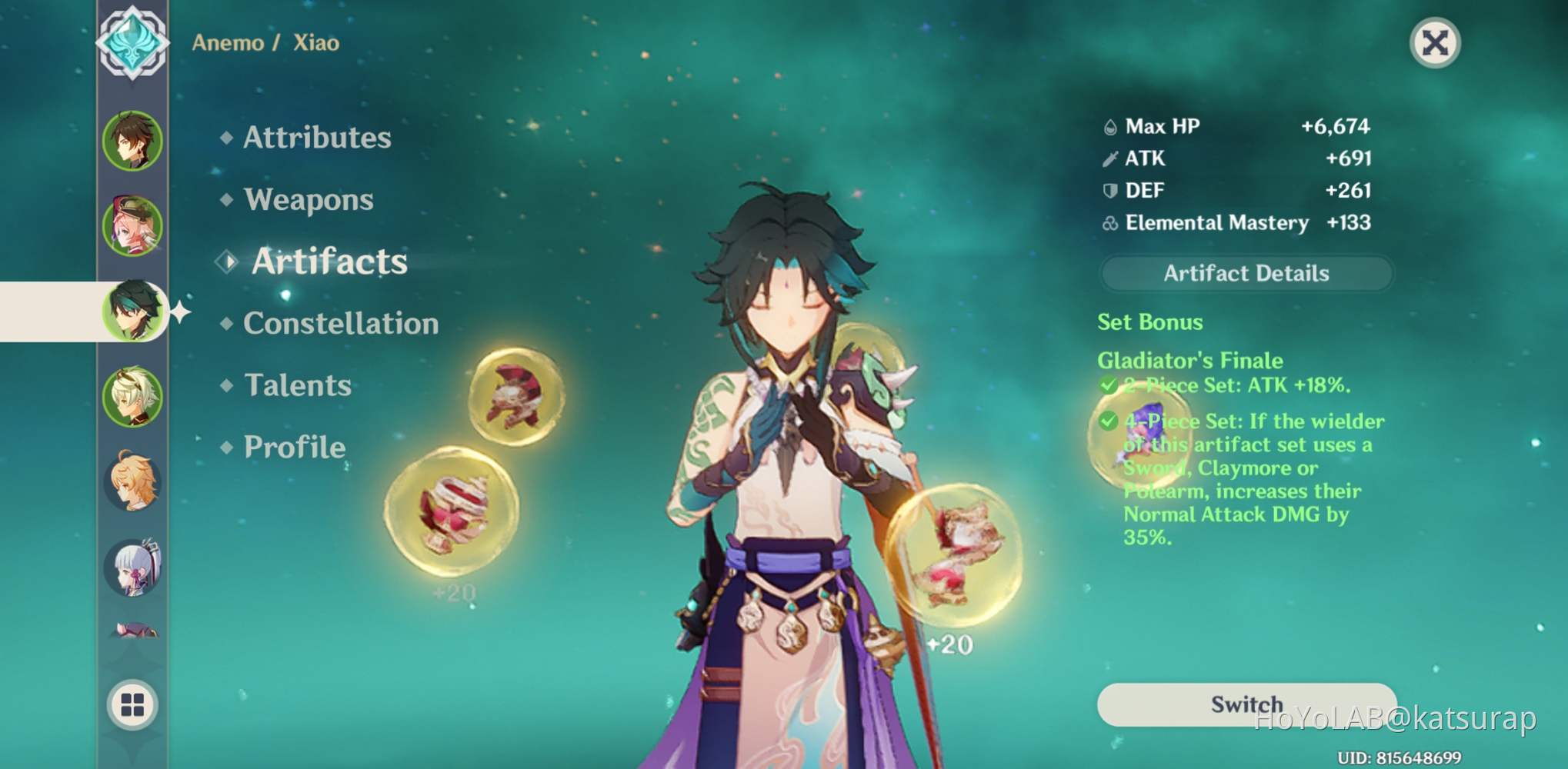This screenshot has height=769, width=1568.
Task: Switch to Zhongli's portrait
Action: pos(132,141)
